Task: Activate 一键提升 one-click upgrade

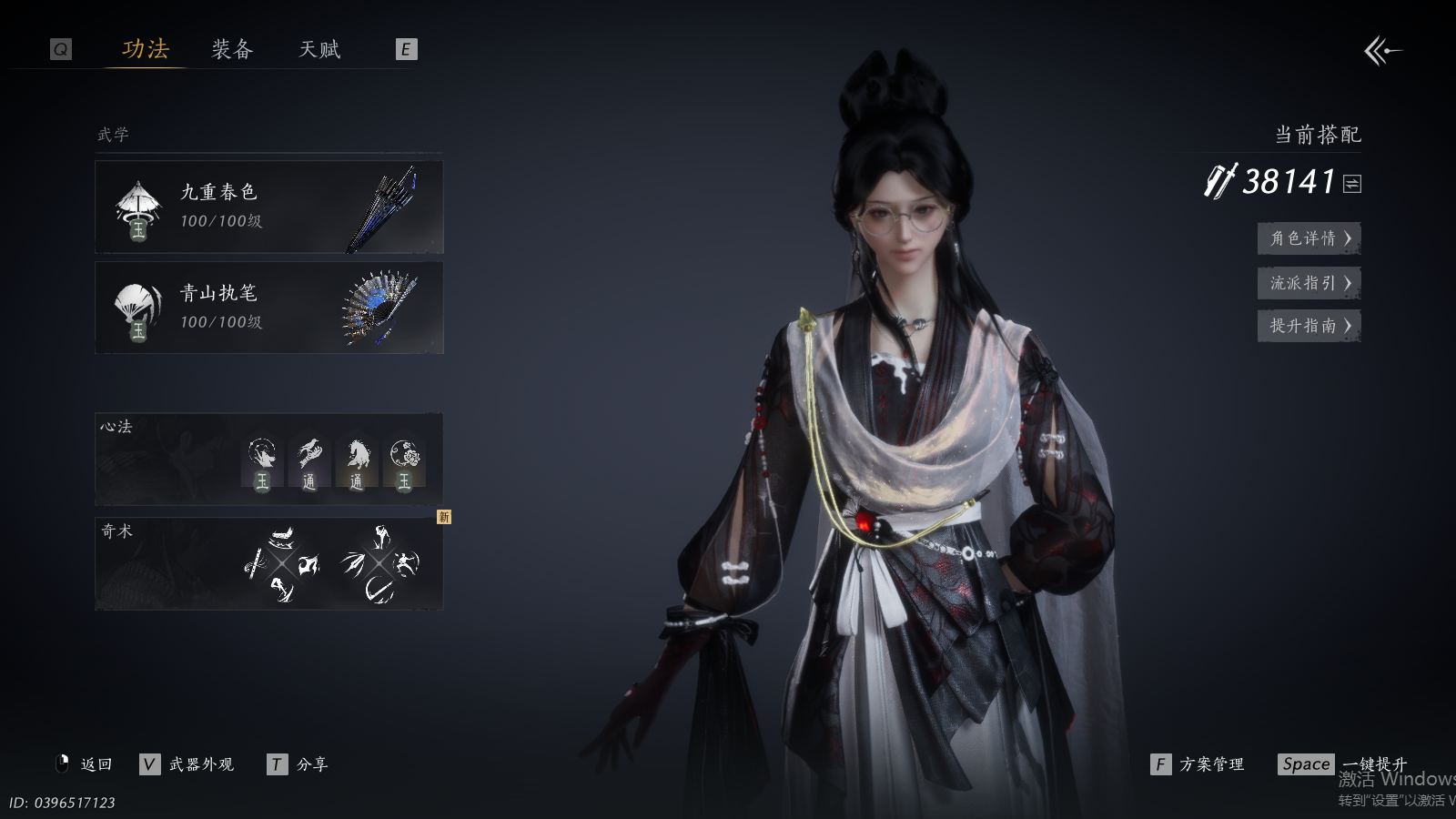Action: 1373,763
